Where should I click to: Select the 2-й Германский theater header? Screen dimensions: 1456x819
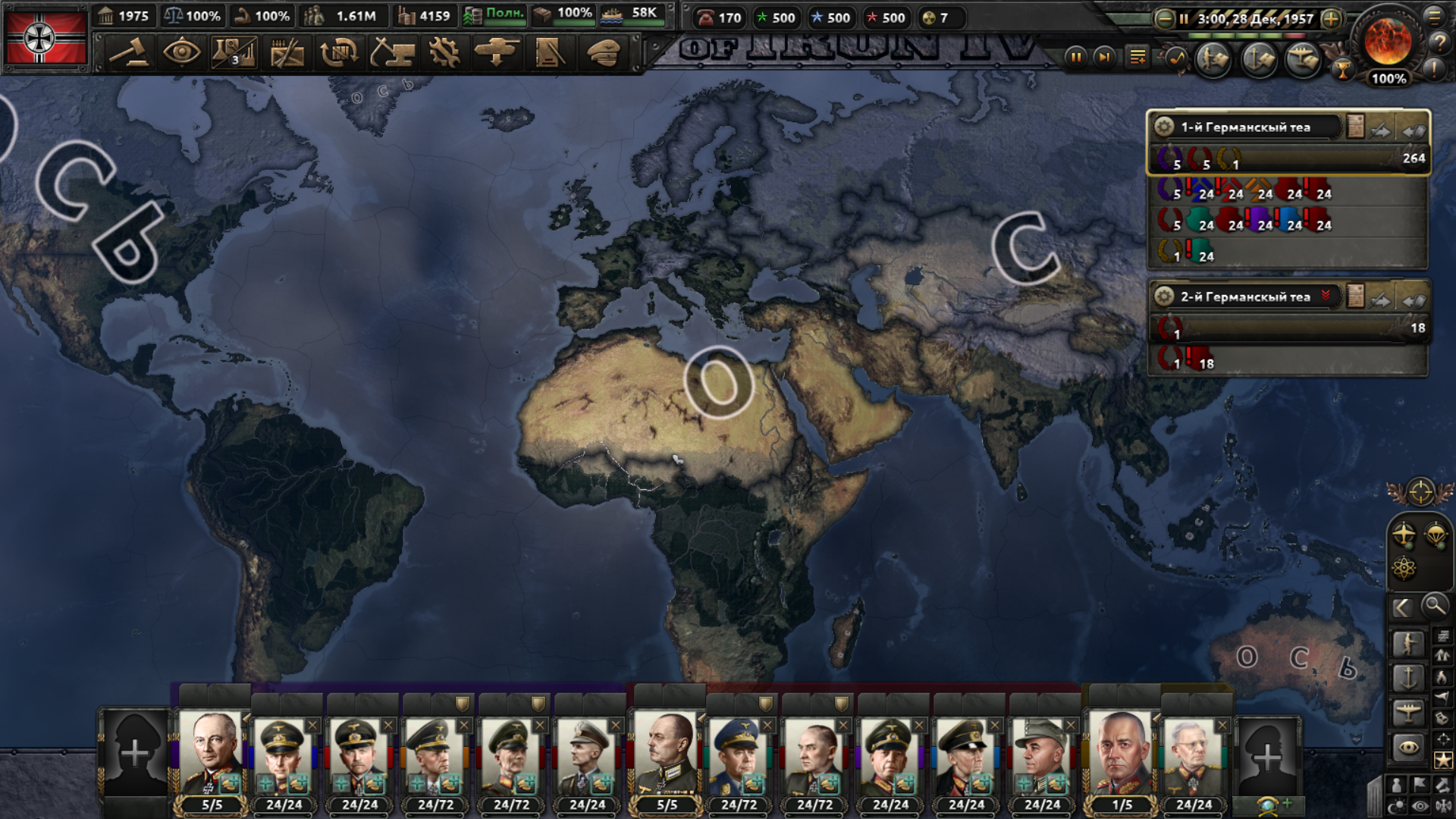(1245, 297)
